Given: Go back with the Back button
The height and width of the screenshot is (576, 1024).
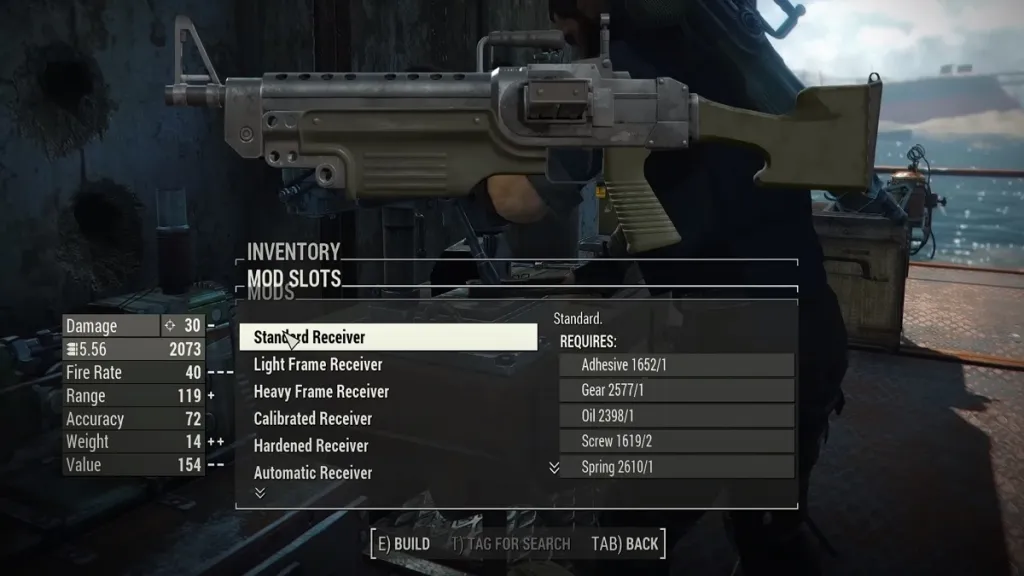Looking at the screenshot, I should pyautogui.click(x=625, y=544).
